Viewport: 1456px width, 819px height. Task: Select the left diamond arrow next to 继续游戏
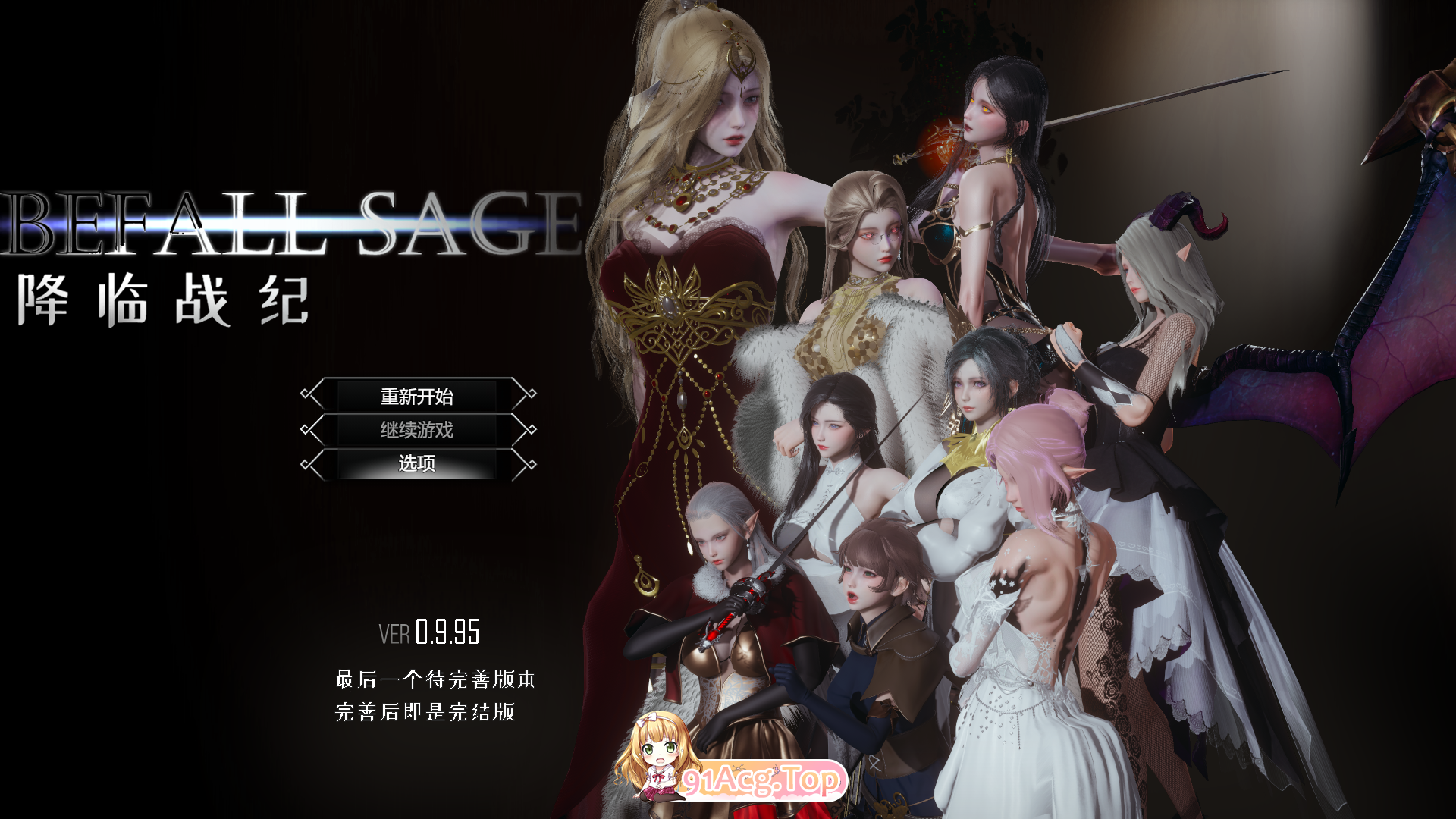click(309, 430)
